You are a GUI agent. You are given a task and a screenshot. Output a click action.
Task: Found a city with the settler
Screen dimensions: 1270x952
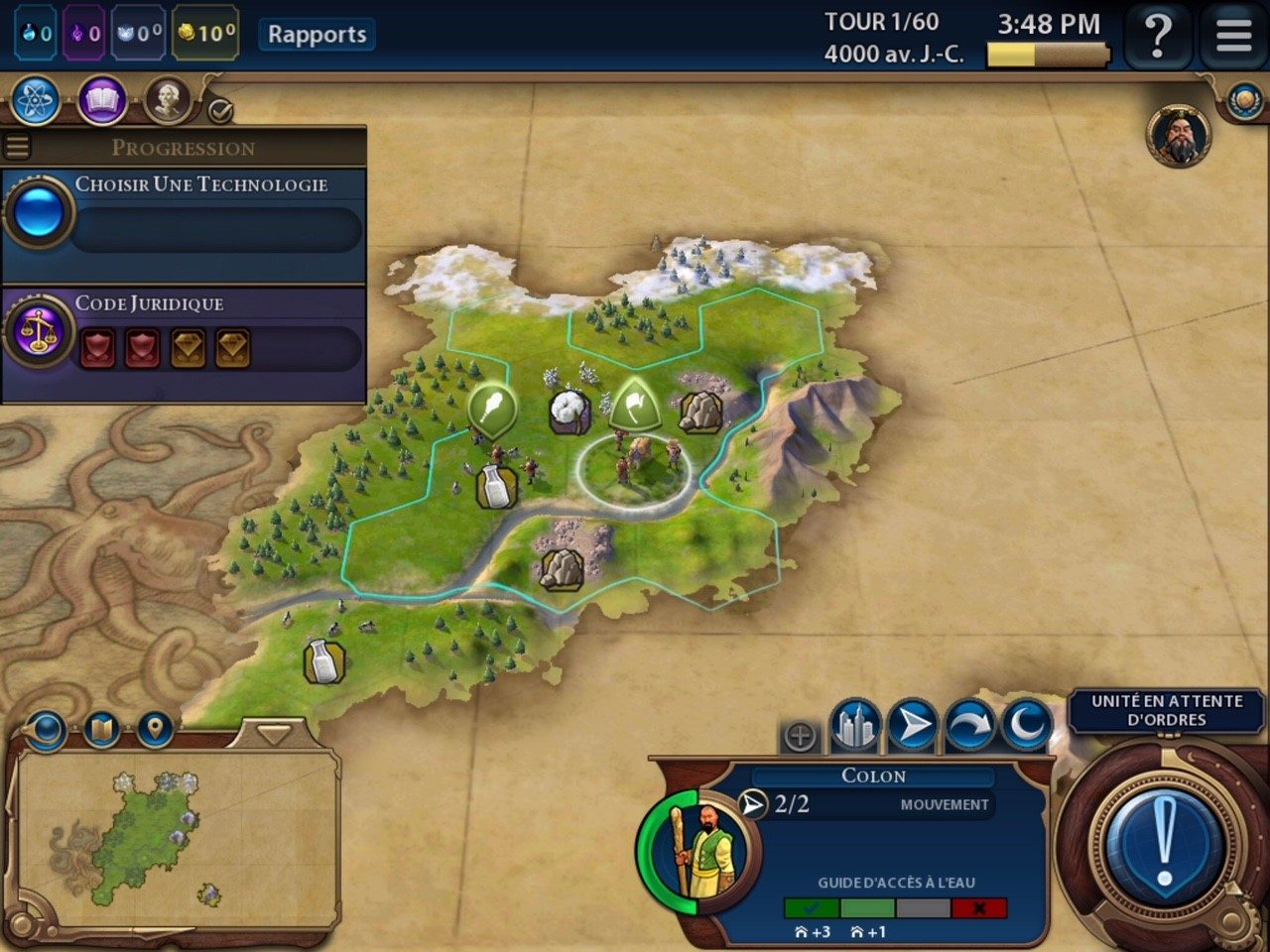854,726
